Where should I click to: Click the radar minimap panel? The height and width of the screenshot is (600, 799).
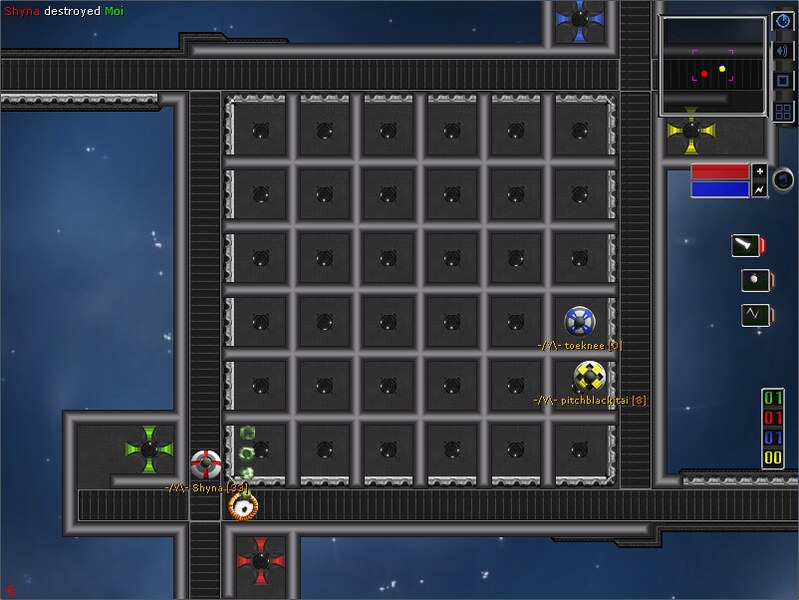[x=712, y=66]
